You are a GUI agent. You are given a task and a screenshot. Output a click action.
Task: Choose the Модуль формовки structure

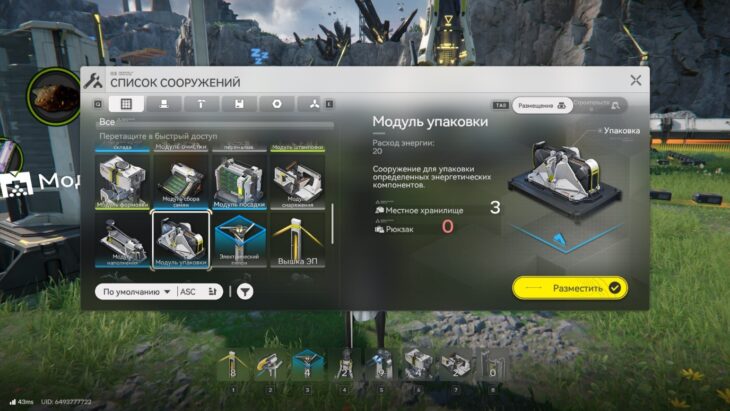tap(122, 181)
